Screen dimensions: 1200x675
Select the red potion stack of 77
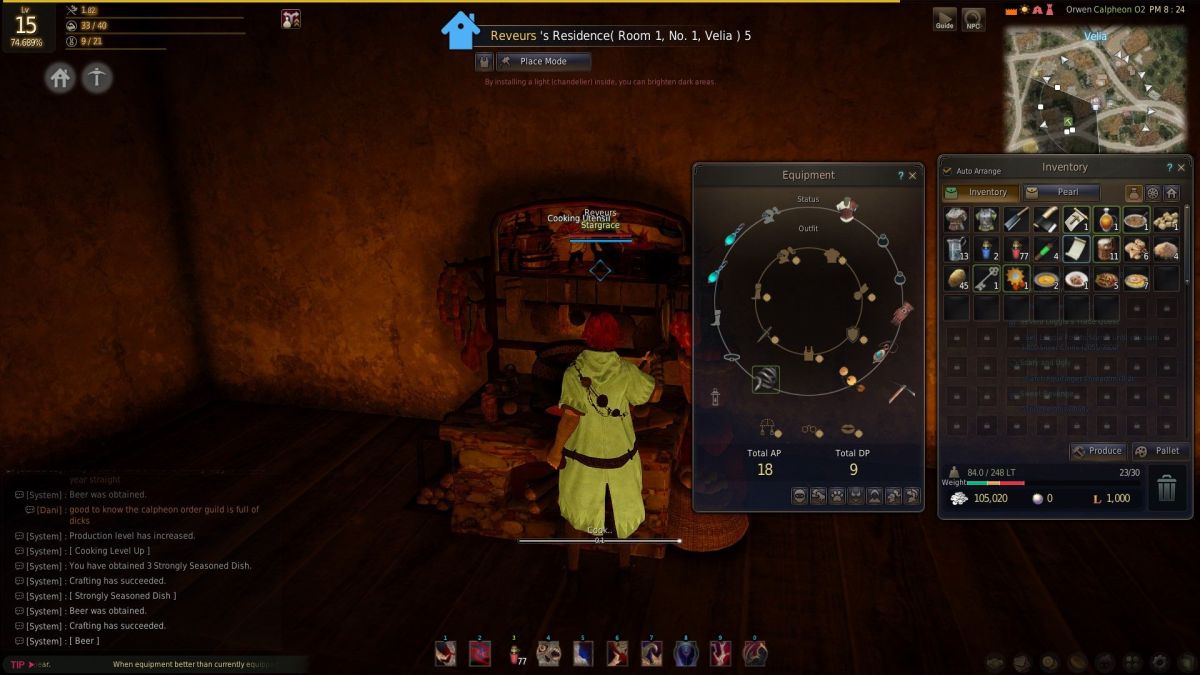(1017, 249)
